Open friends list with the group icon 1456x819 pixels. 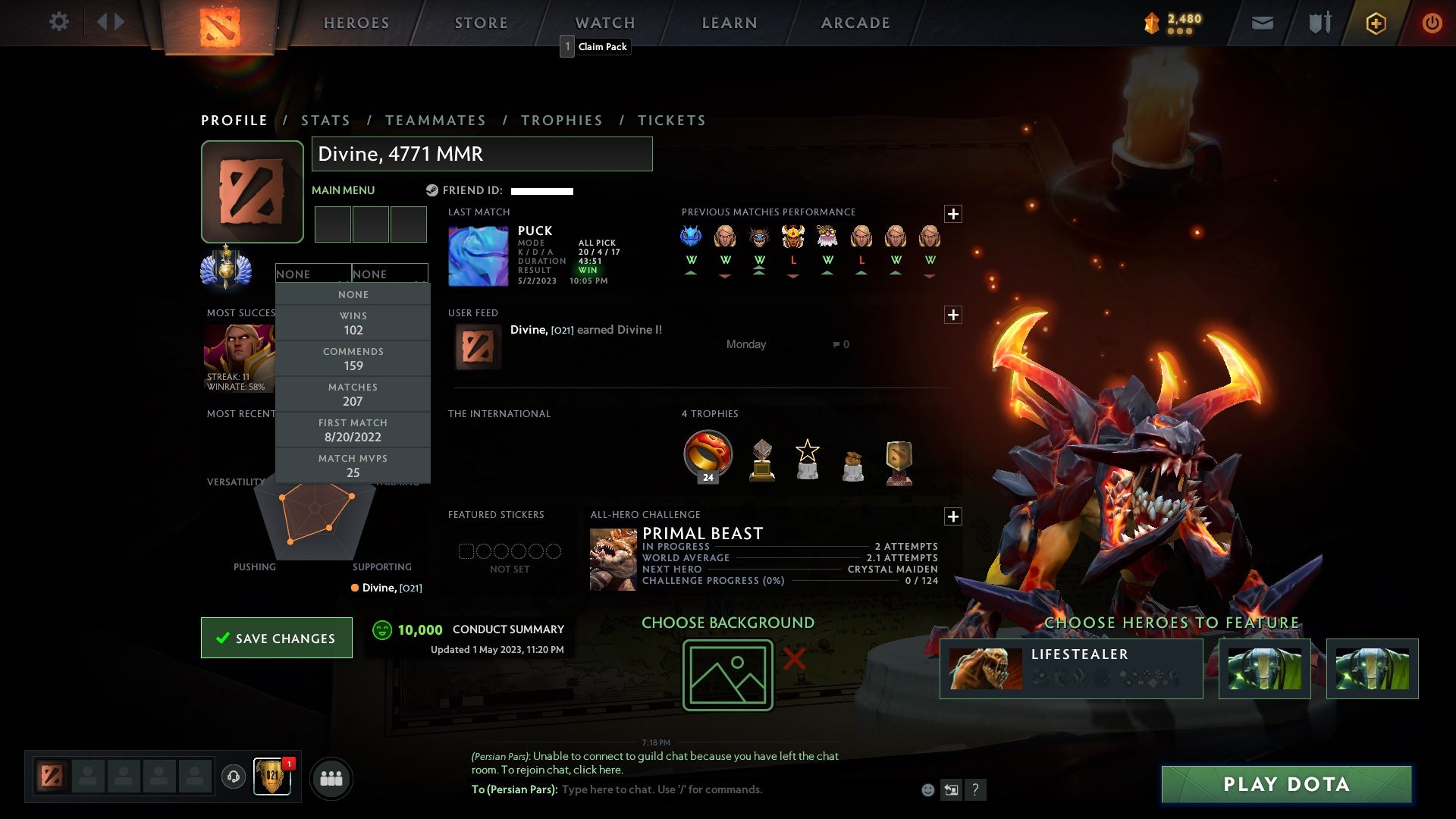(x=331, y=778)
